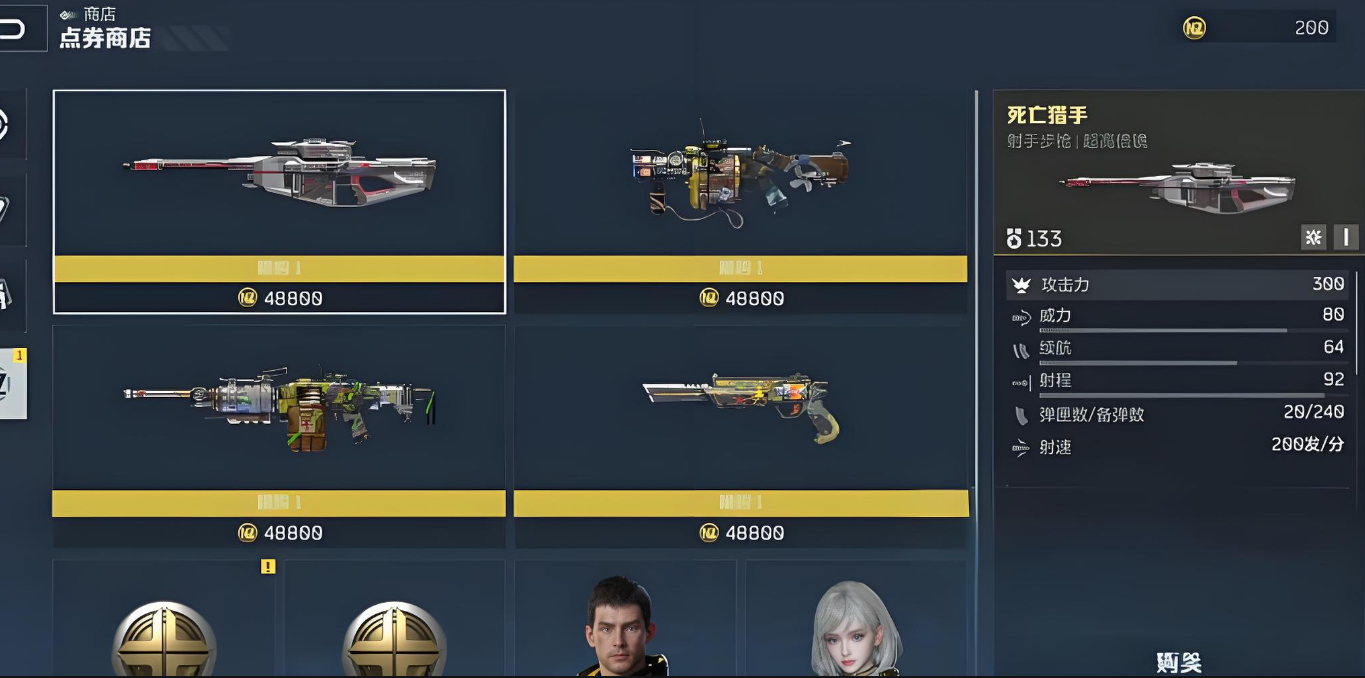
Task: Open the silver-haired female character item
Action: (x=856, y=622)
